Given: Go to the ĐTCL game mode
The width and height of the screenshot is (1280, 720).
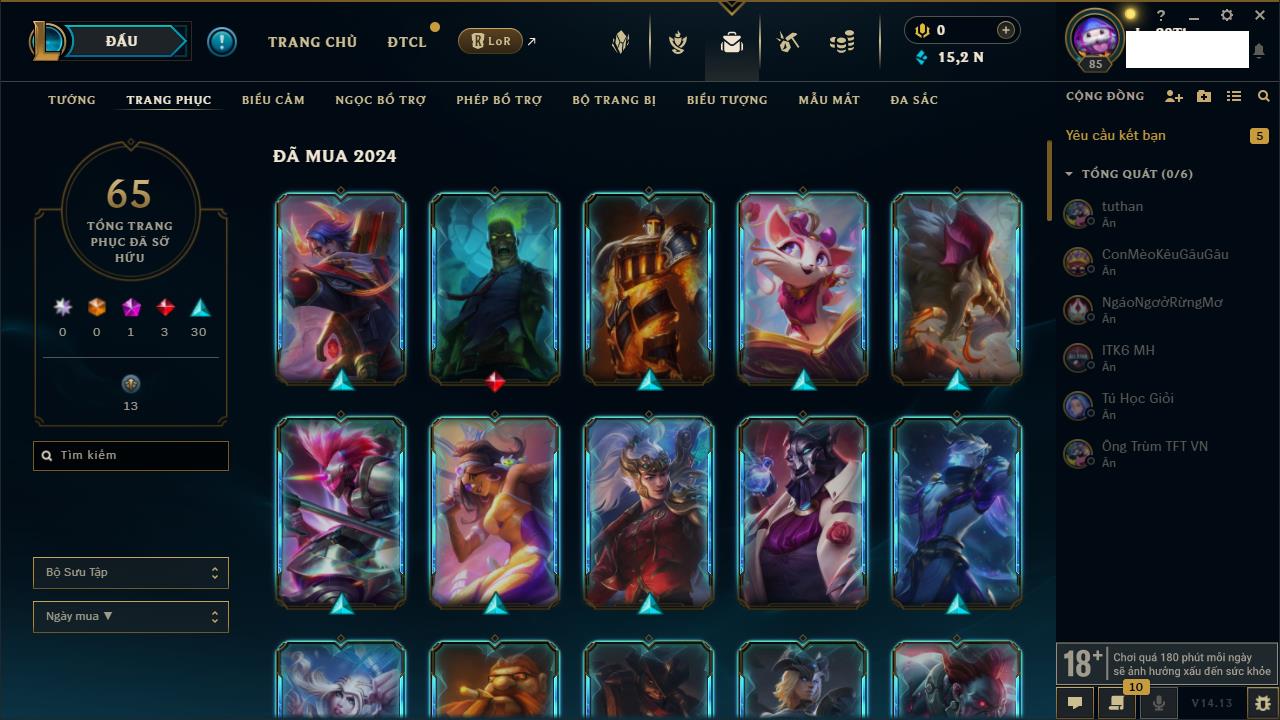Looking at the screenshot, I should pyautogui.click(x=407, y=42).
